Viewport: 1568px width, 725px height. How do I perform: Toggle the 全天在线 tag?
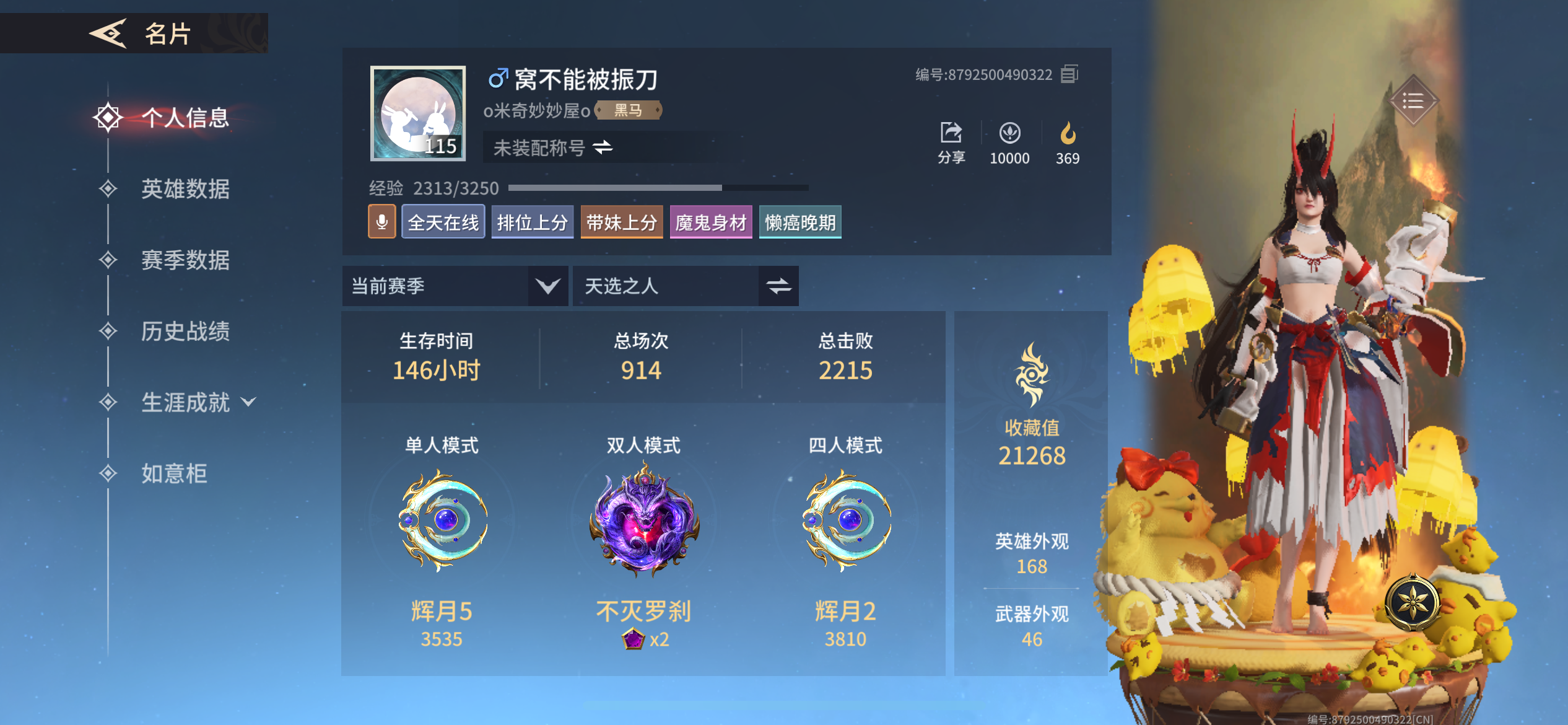(443, 221)
